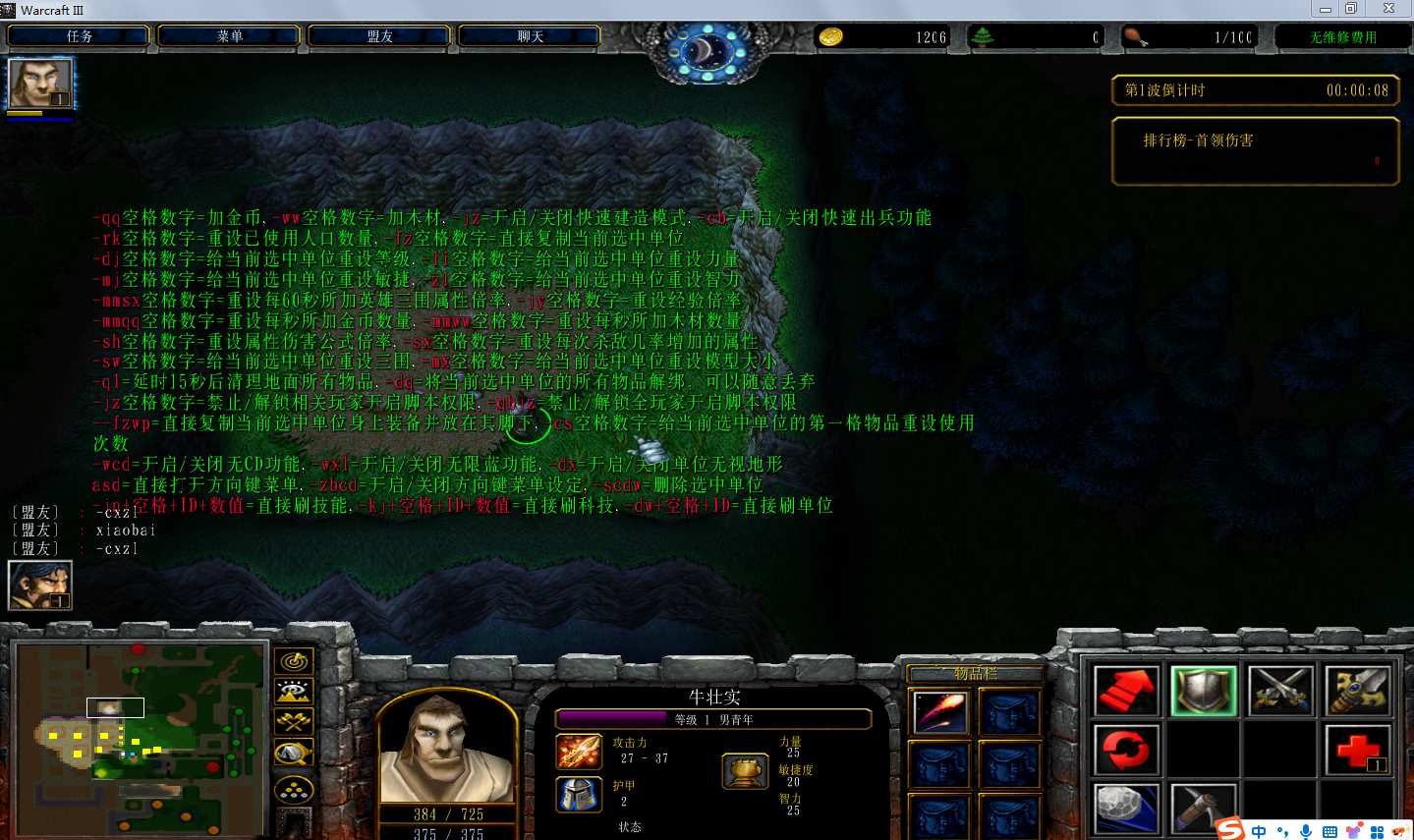The height and width of the screenshot is (840, 1414).
Task: Toggle minimap terrain display button
Action: click(294, 692)
